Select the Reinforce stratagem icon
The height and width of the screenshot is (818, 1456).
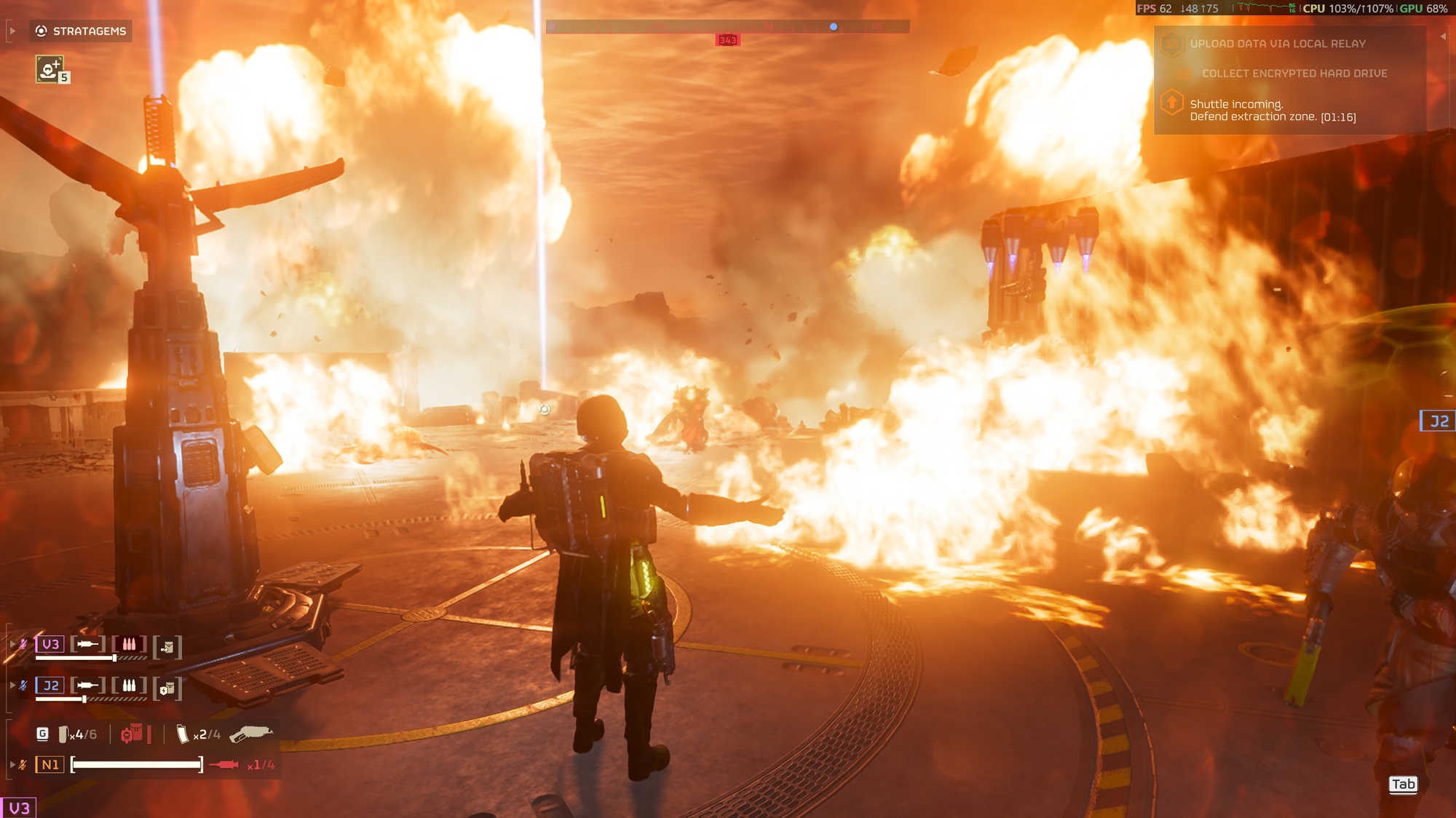[50, 70]
